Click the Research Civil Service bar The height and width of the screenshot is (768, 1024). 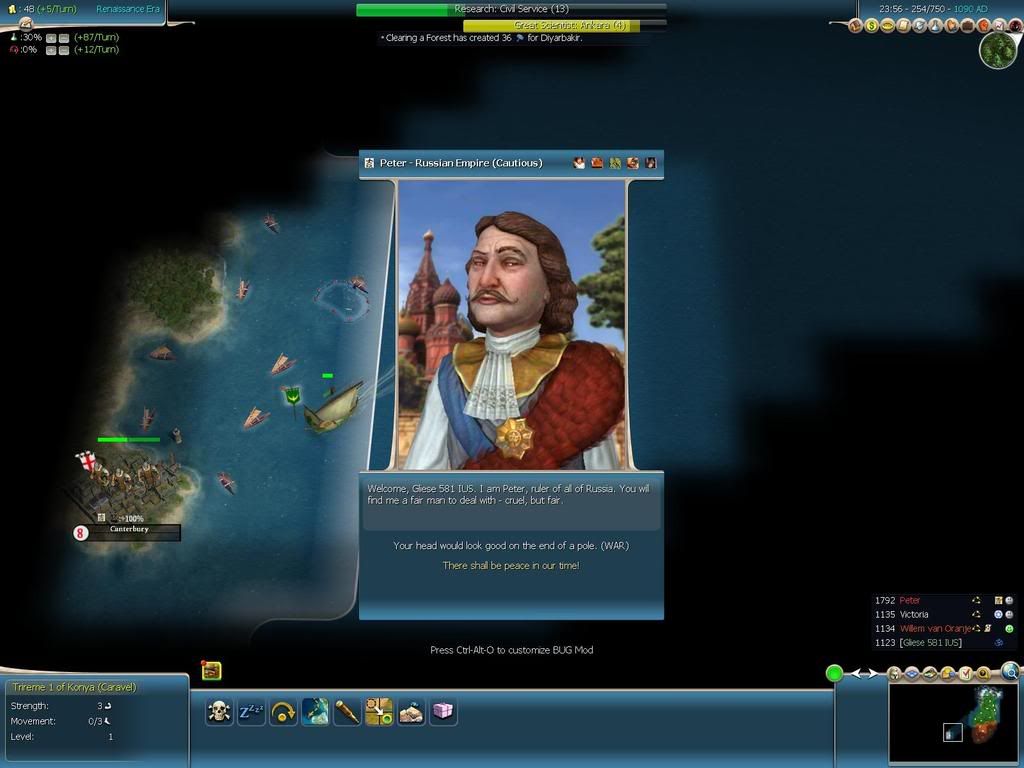click(x=511, y=9)
